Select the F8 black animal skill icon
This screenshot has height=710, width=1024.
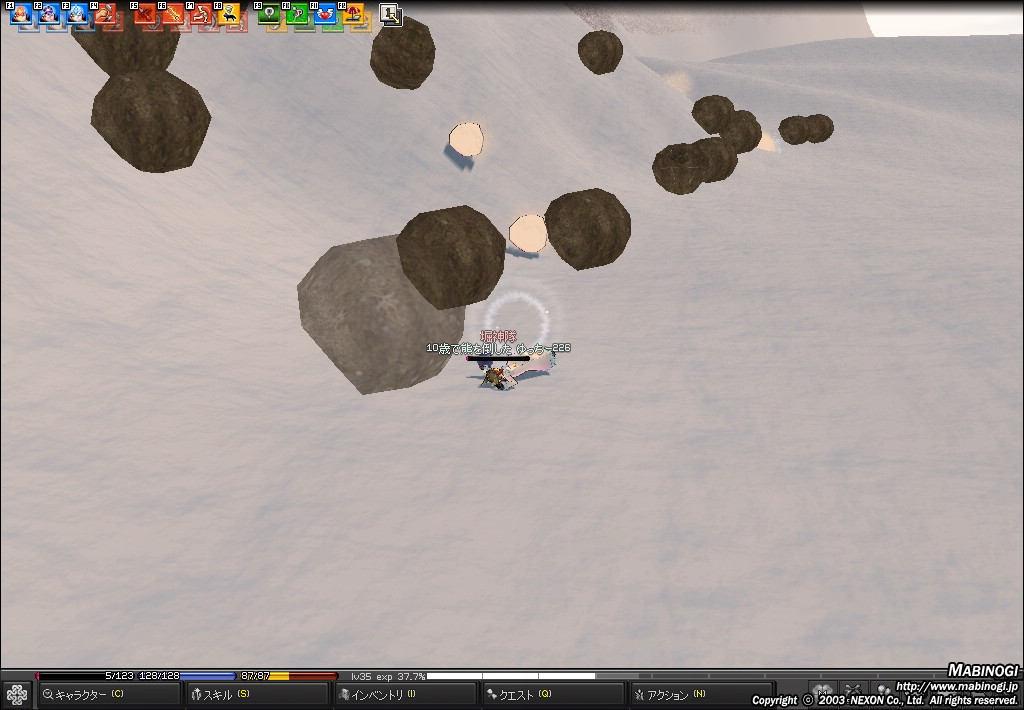[229, 14]
